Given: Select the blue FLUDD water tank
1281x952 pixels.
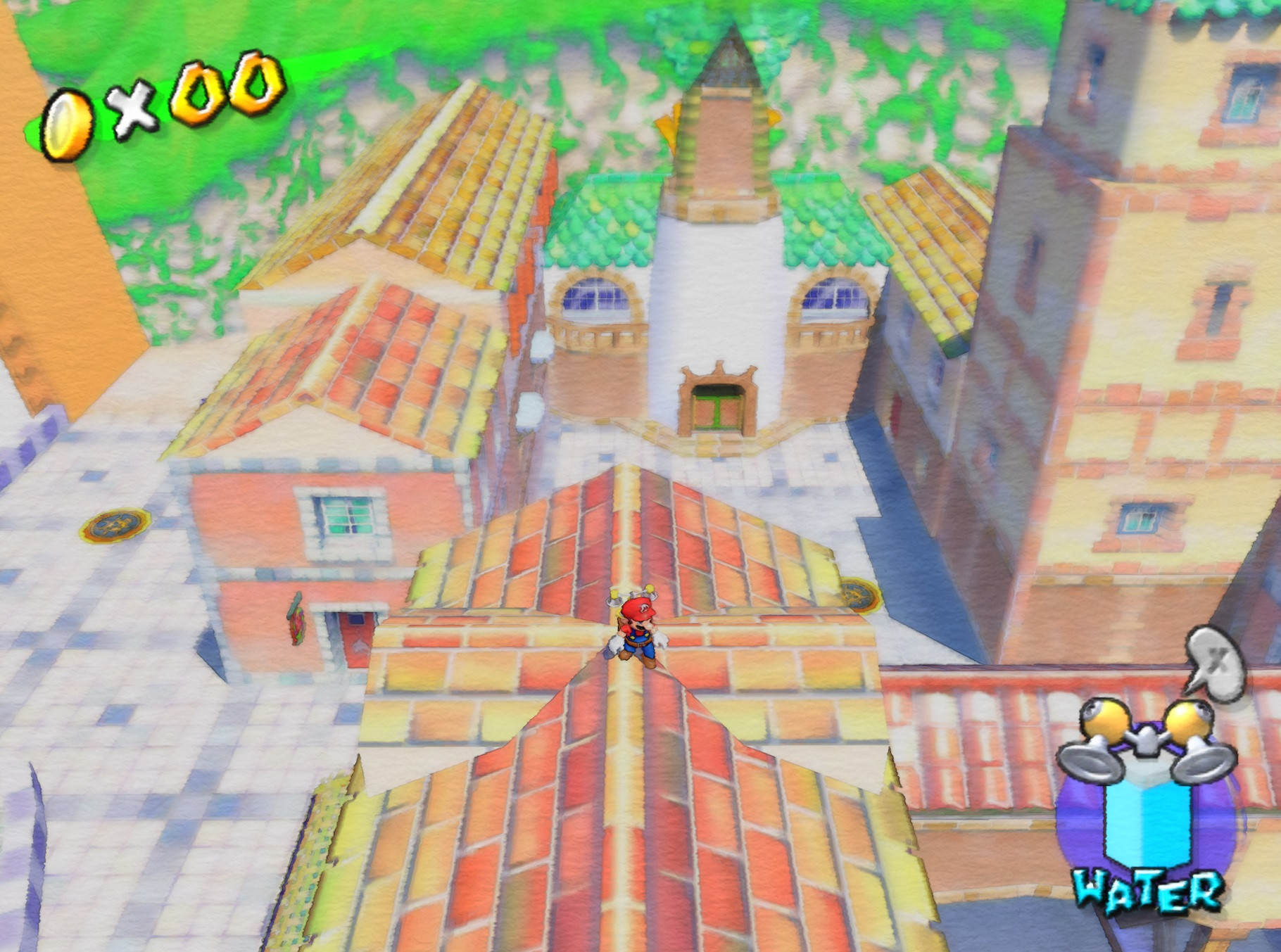Looking at the screenshot, I should pyautogui.click(x=1147, y=824).
